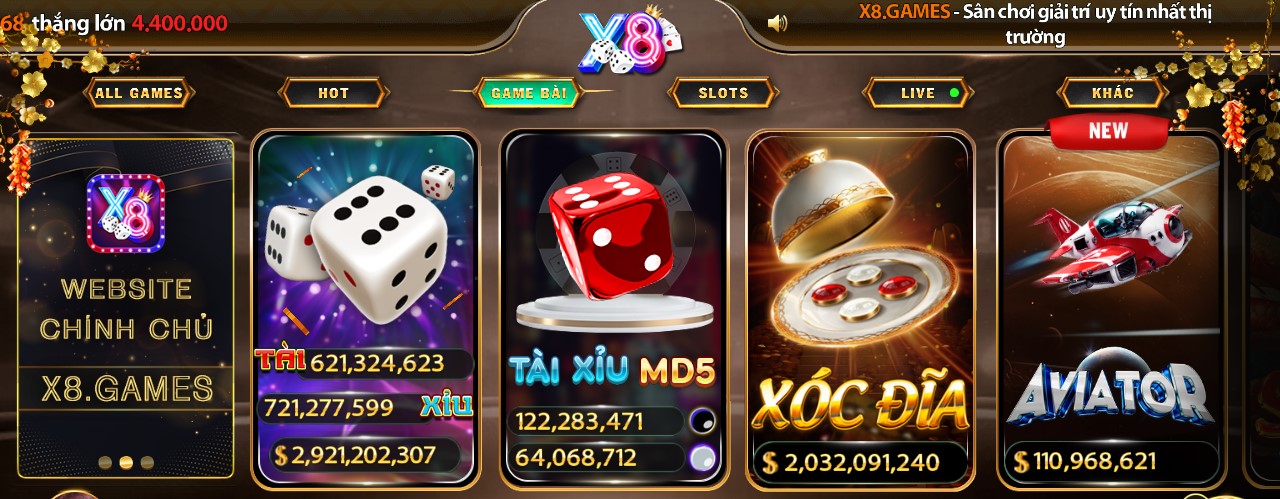Switch to the LIVE tab
The image size is (1280, 499).
tap(918, 93)
